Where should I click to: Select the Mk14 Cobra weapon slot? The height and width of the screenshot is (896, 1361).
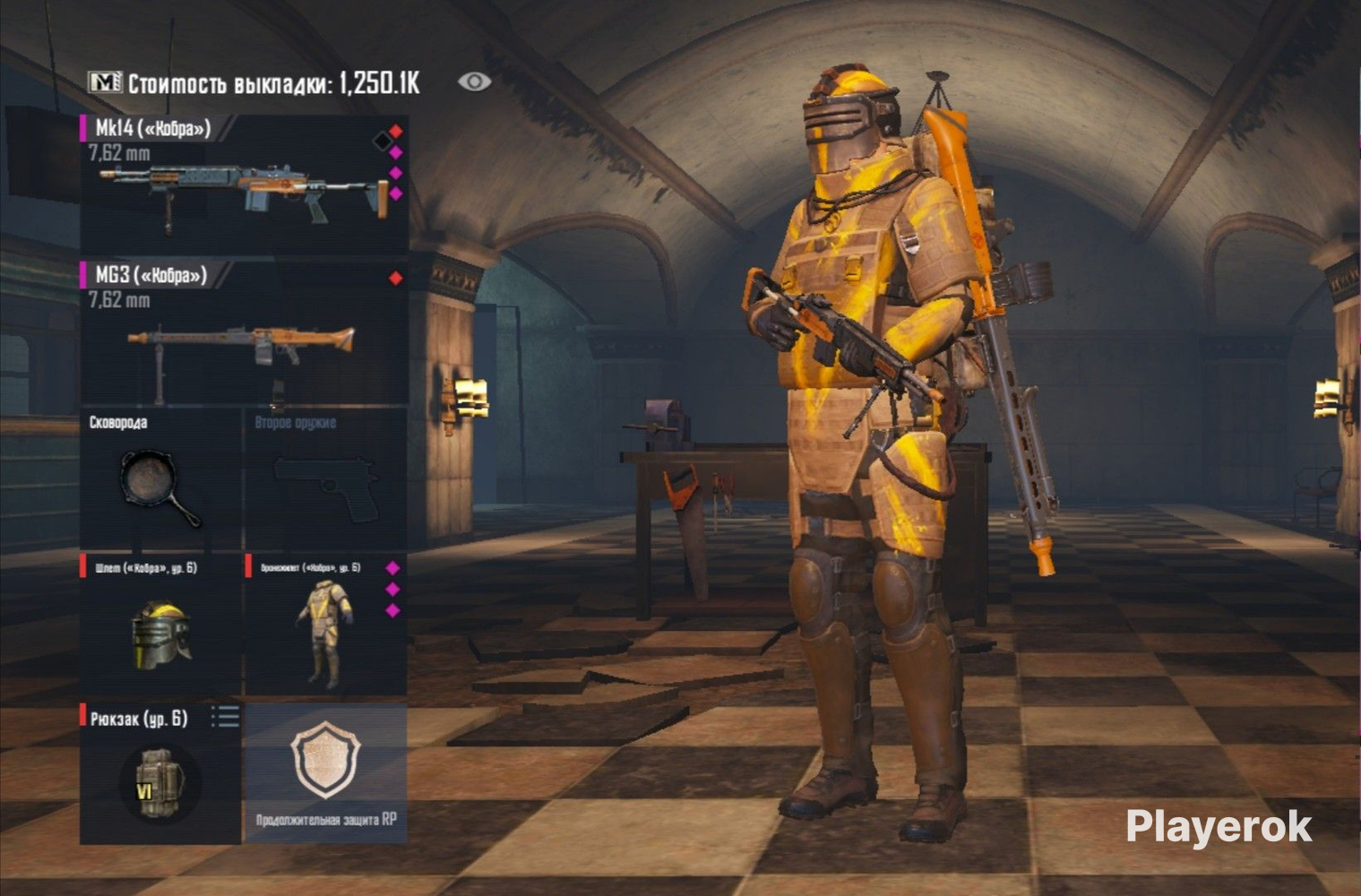tap(244, 185)
